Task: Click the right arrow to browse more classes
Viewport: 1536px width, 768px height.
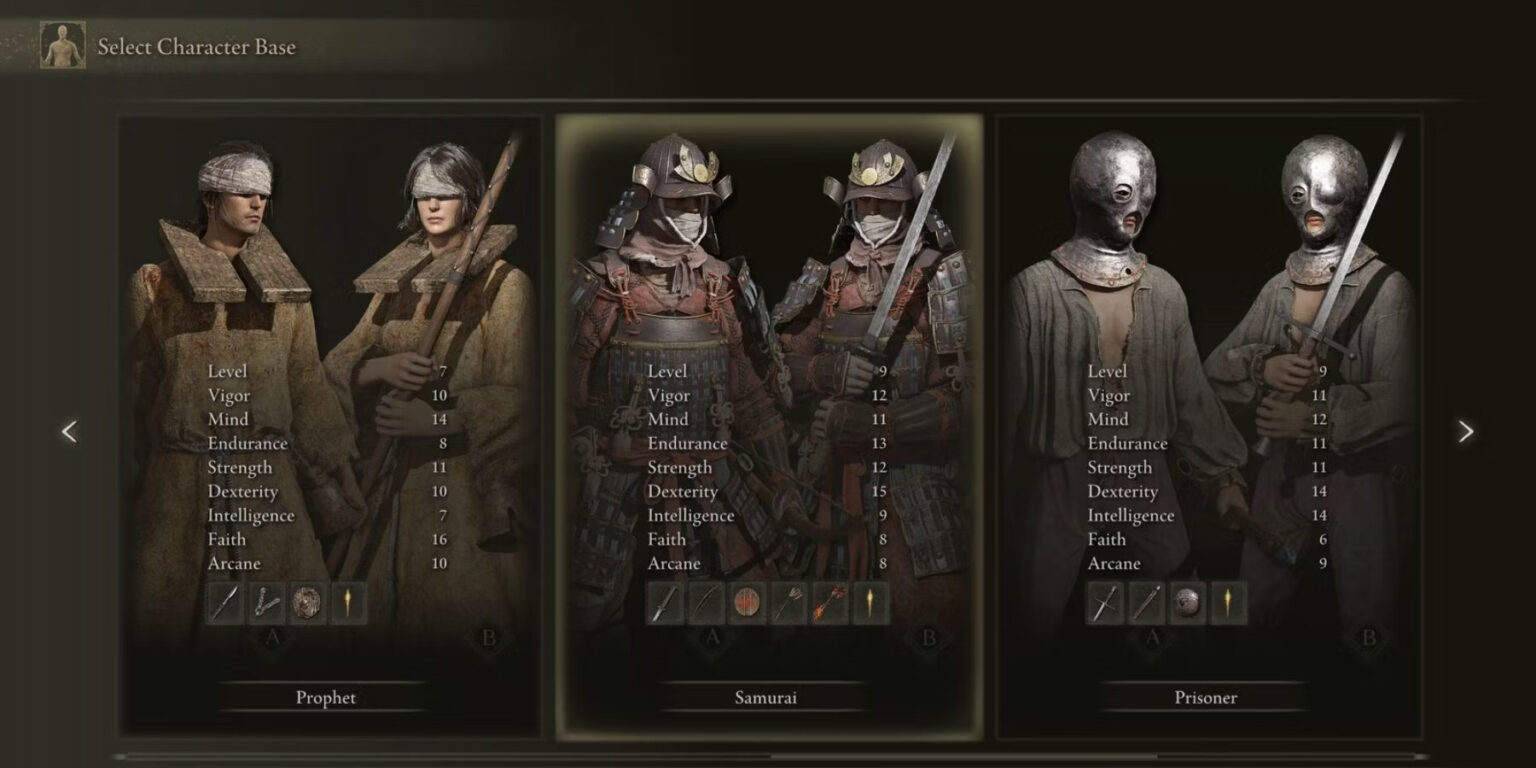Action: pos(1467,431)
